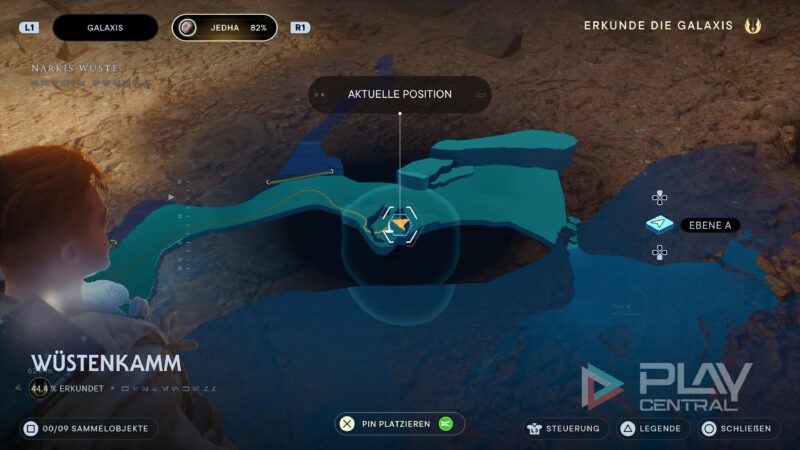This screenshot has width=800, height=450.
Task: Close the map with Schließen
Action: tap(738, 429)
